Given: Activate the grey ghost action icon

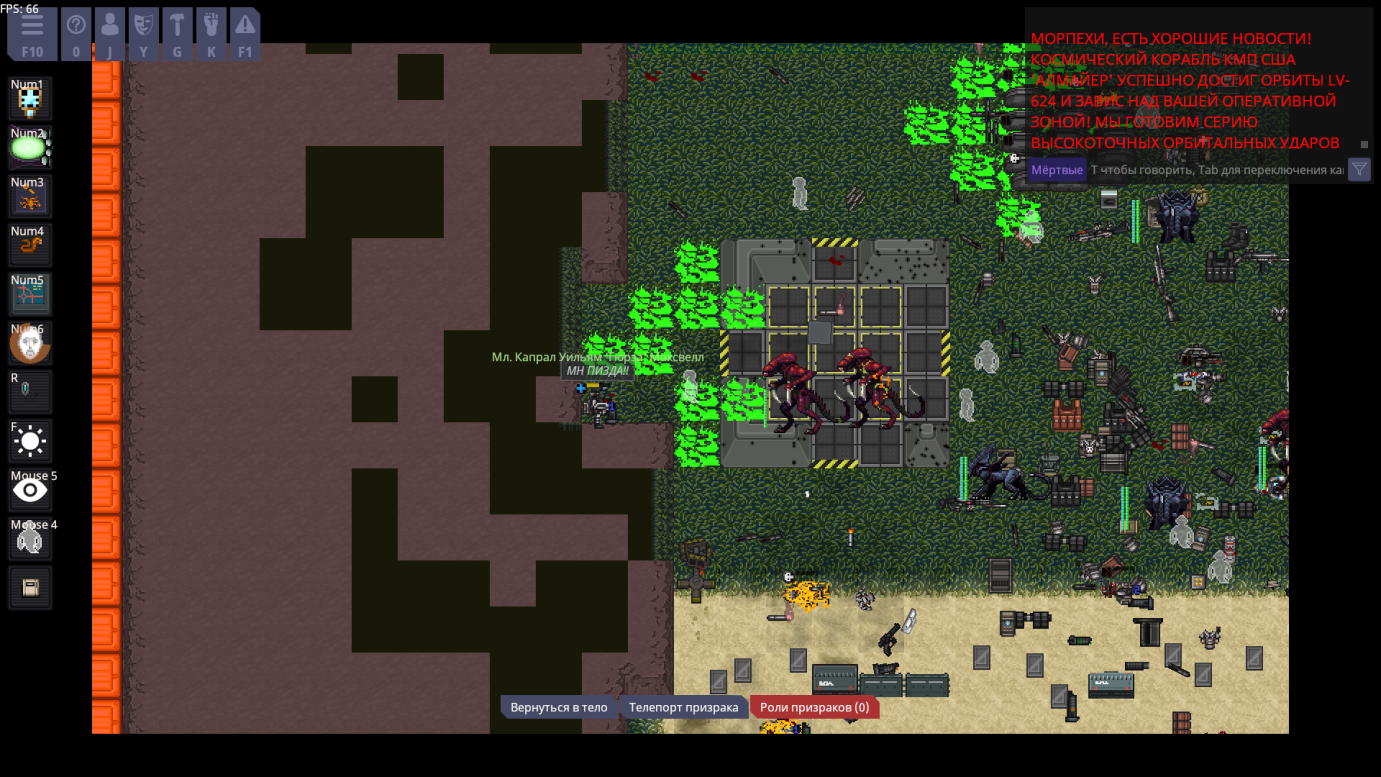Looking at the screenshot, I should (30, 541).
